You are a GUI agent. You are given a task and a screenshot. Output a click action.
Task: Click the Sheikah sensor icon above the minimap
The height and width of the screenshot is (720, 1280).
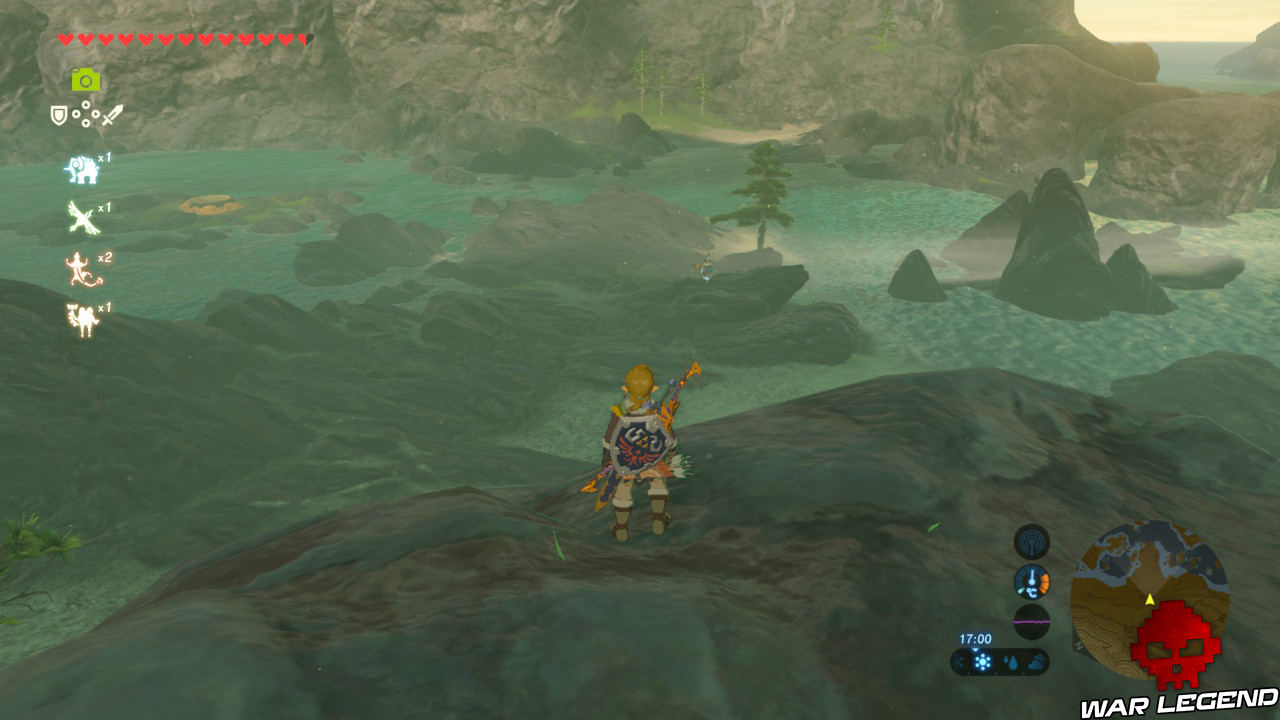(1030, 543)
